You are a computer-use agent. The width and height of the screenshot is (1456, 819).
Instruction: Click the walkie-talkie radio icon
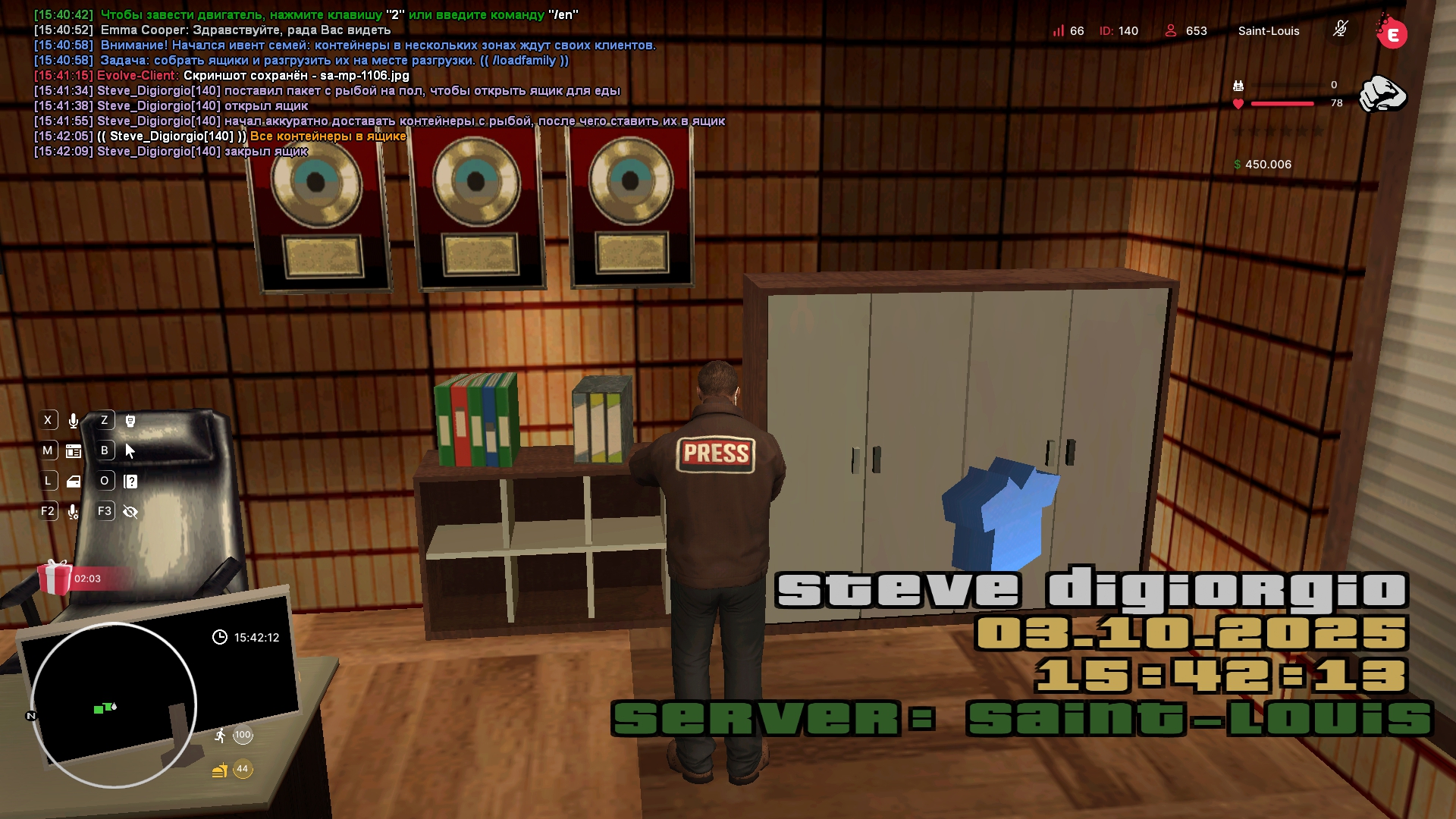(x=130, y=421)
